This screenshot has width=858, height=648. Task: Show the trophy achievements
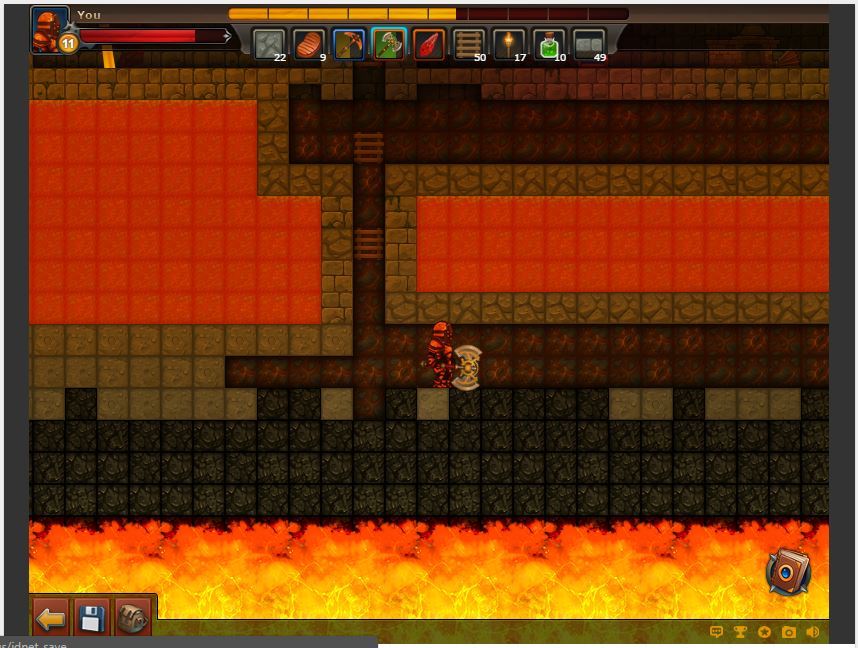741,632
